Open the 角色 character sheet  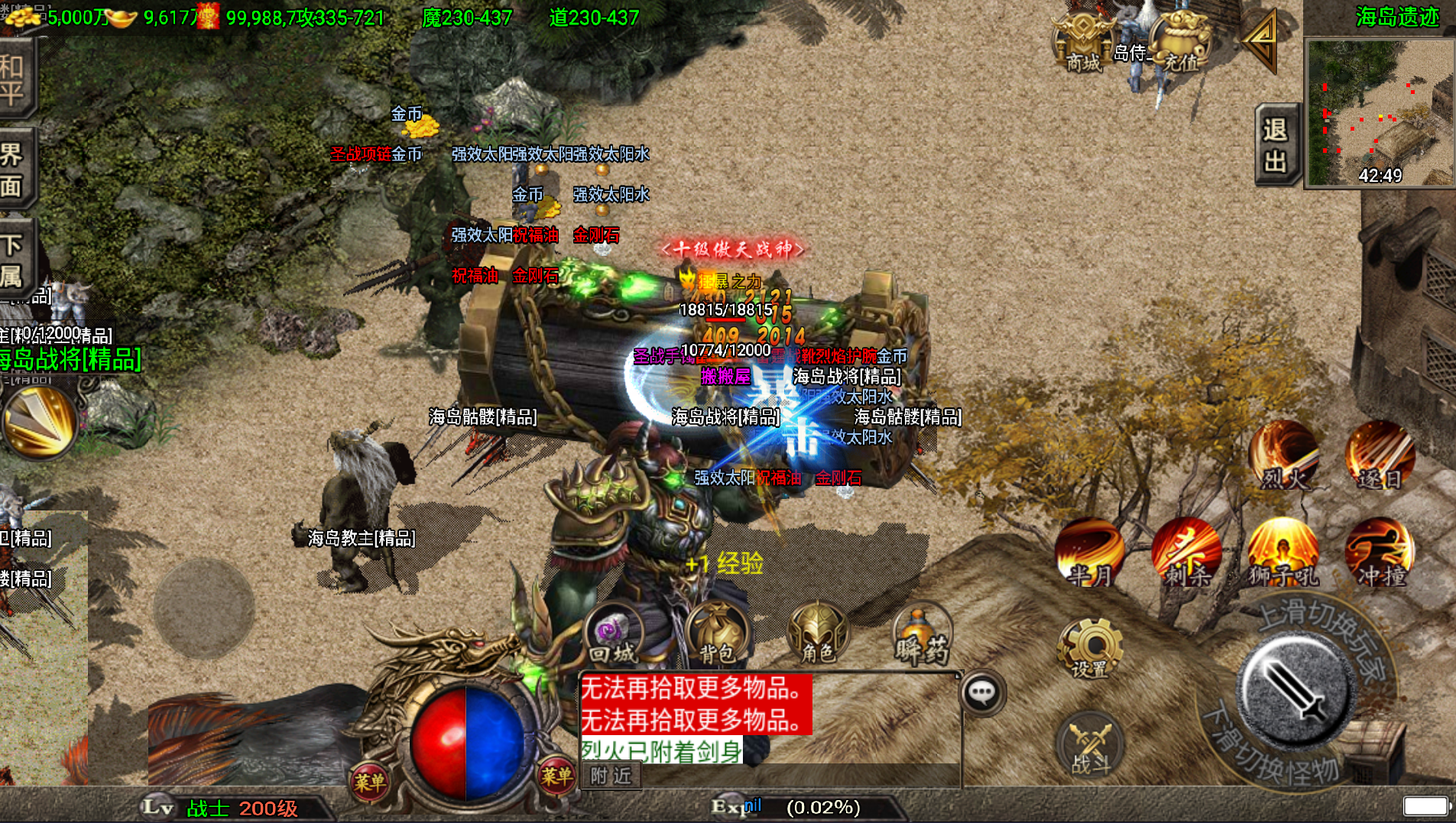tap(817, 634)
